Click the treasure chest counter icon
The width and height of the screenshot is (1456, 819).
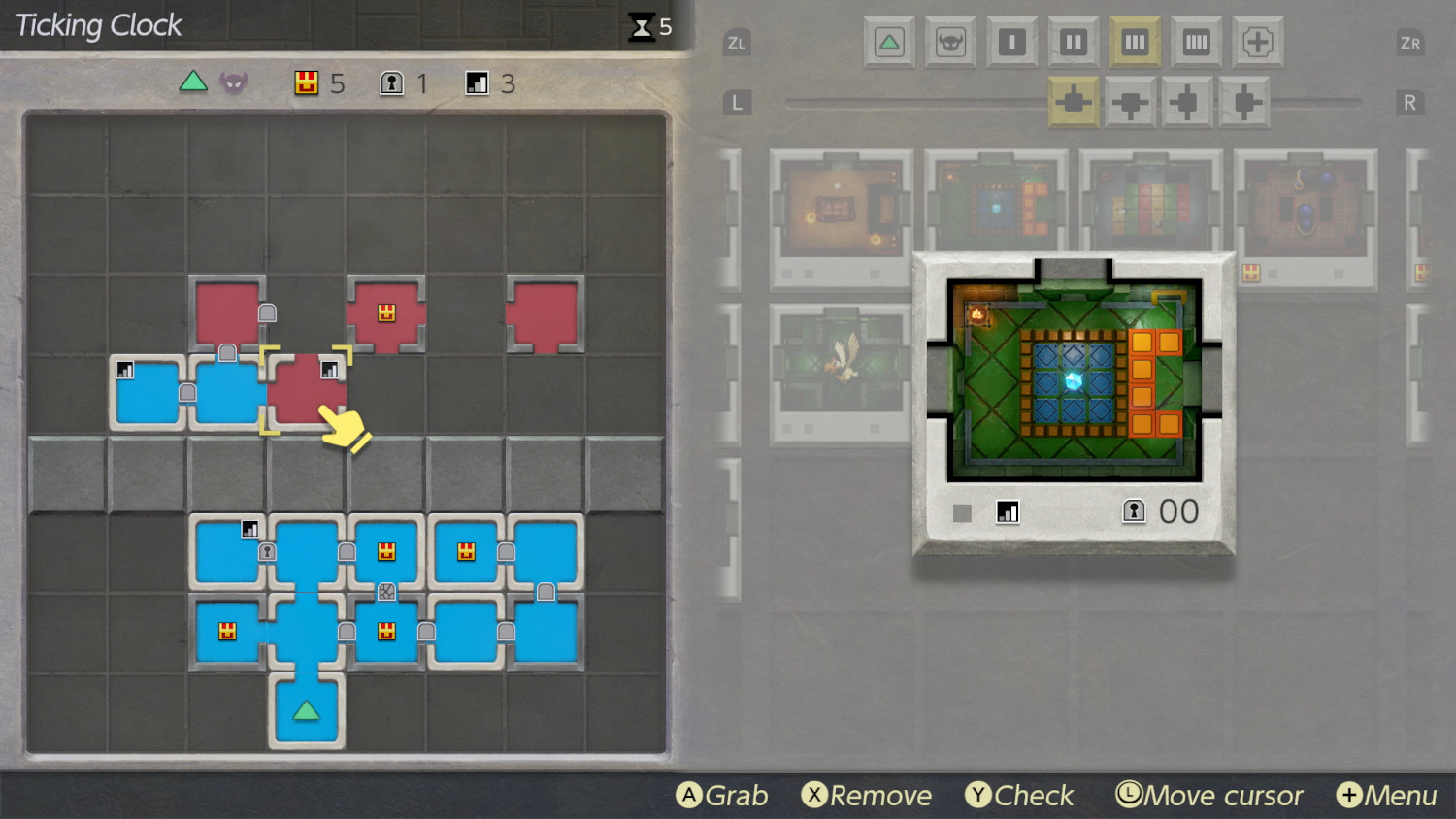point(308,83)
